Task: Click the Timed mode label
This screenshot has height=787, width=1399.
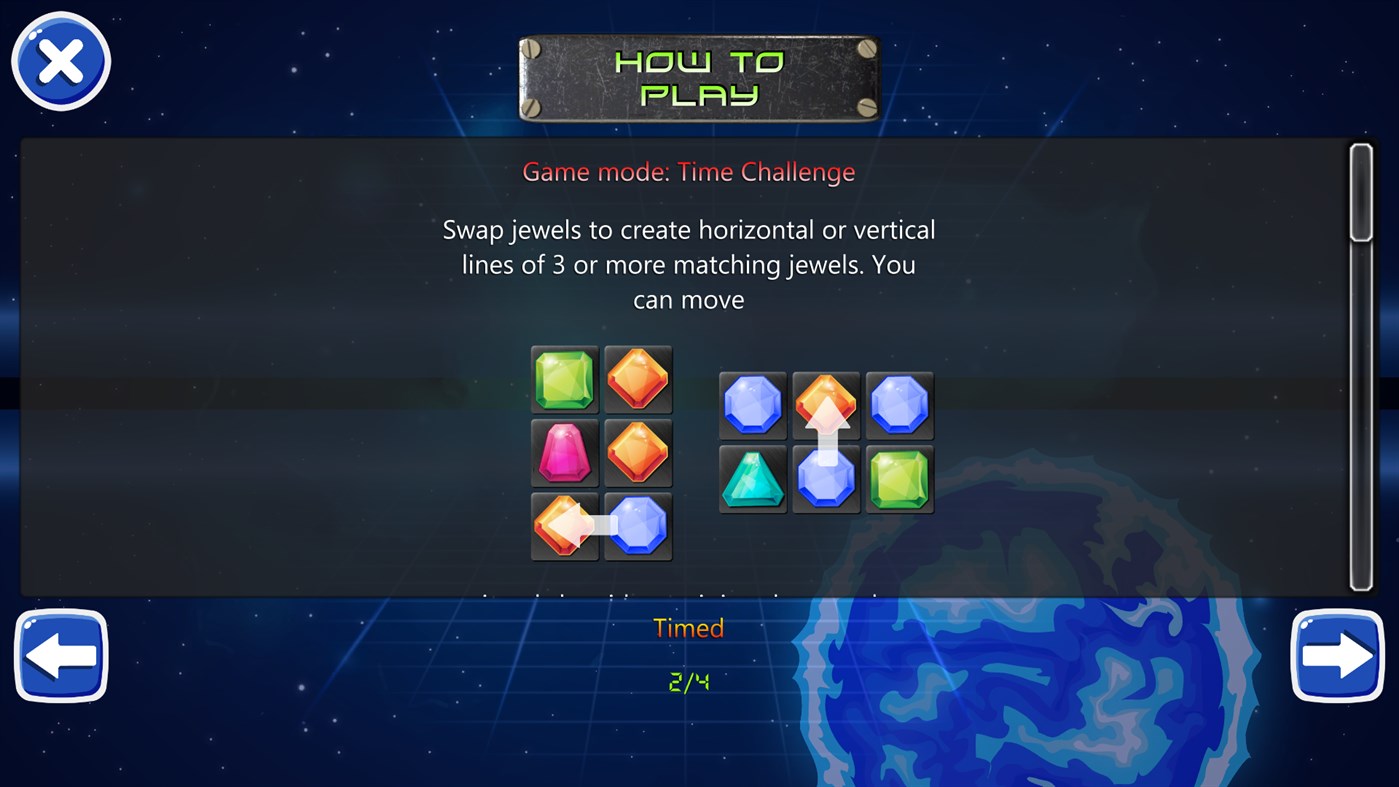Action: click(x=688, y=628)
